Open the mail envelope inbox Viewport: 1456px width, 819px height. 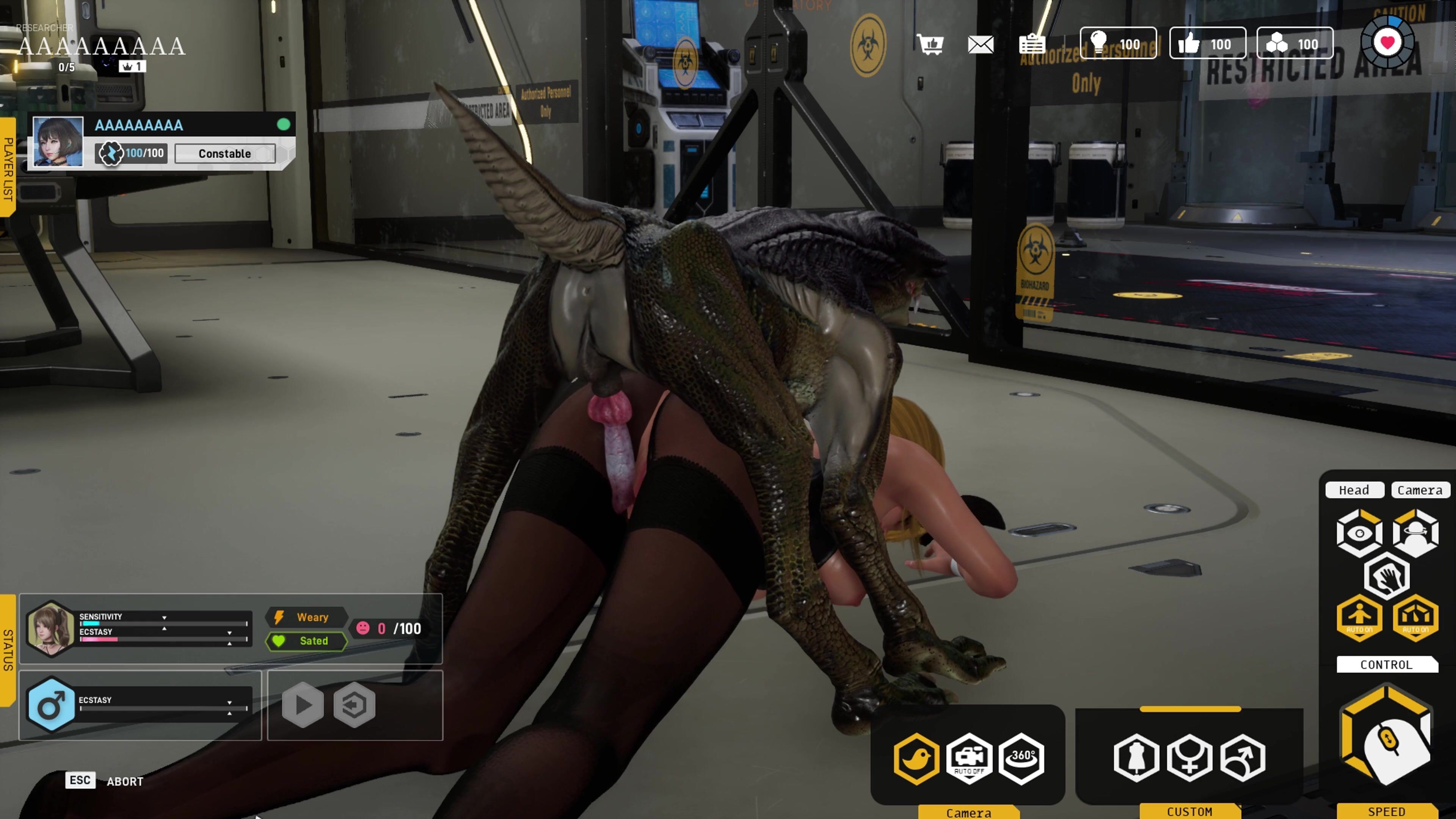click(x=981, y=44)
